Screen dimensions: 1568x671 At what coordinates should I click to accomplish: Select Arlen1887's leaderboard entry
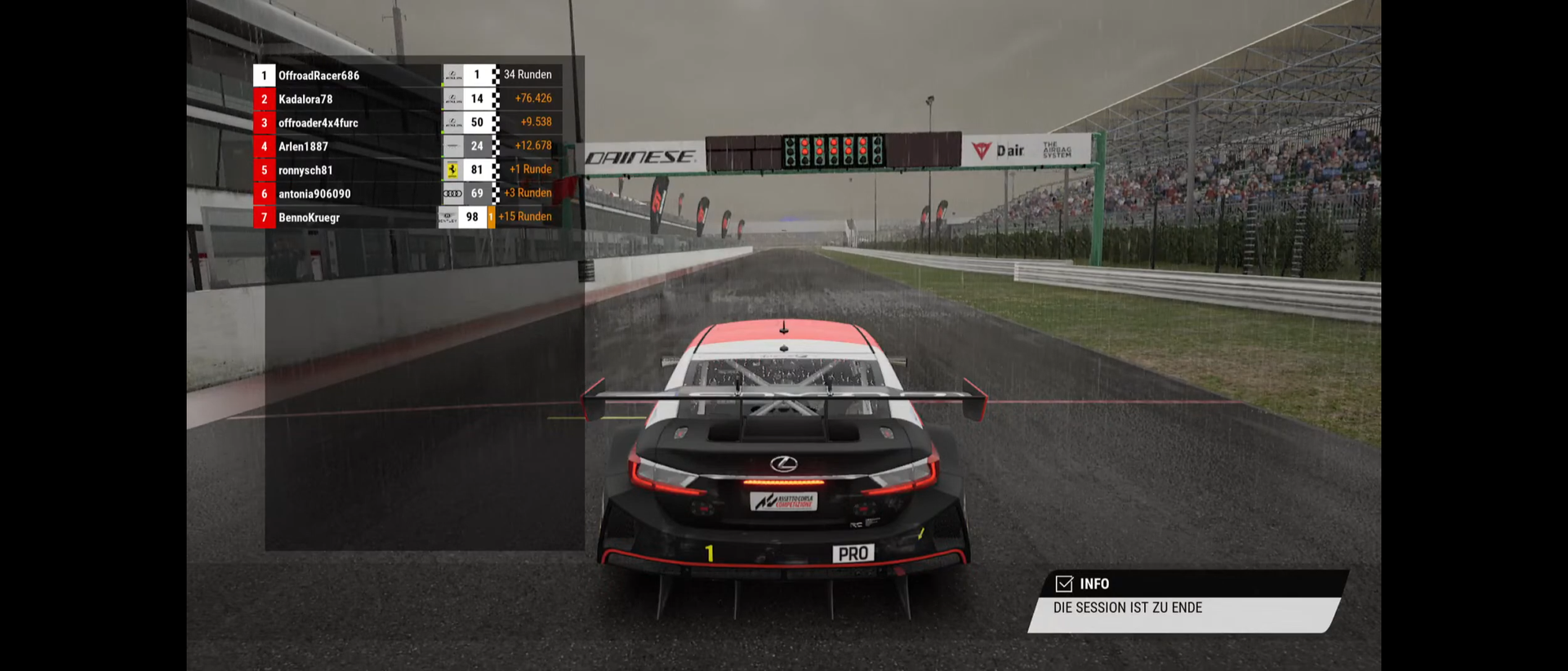coord(303,147)
